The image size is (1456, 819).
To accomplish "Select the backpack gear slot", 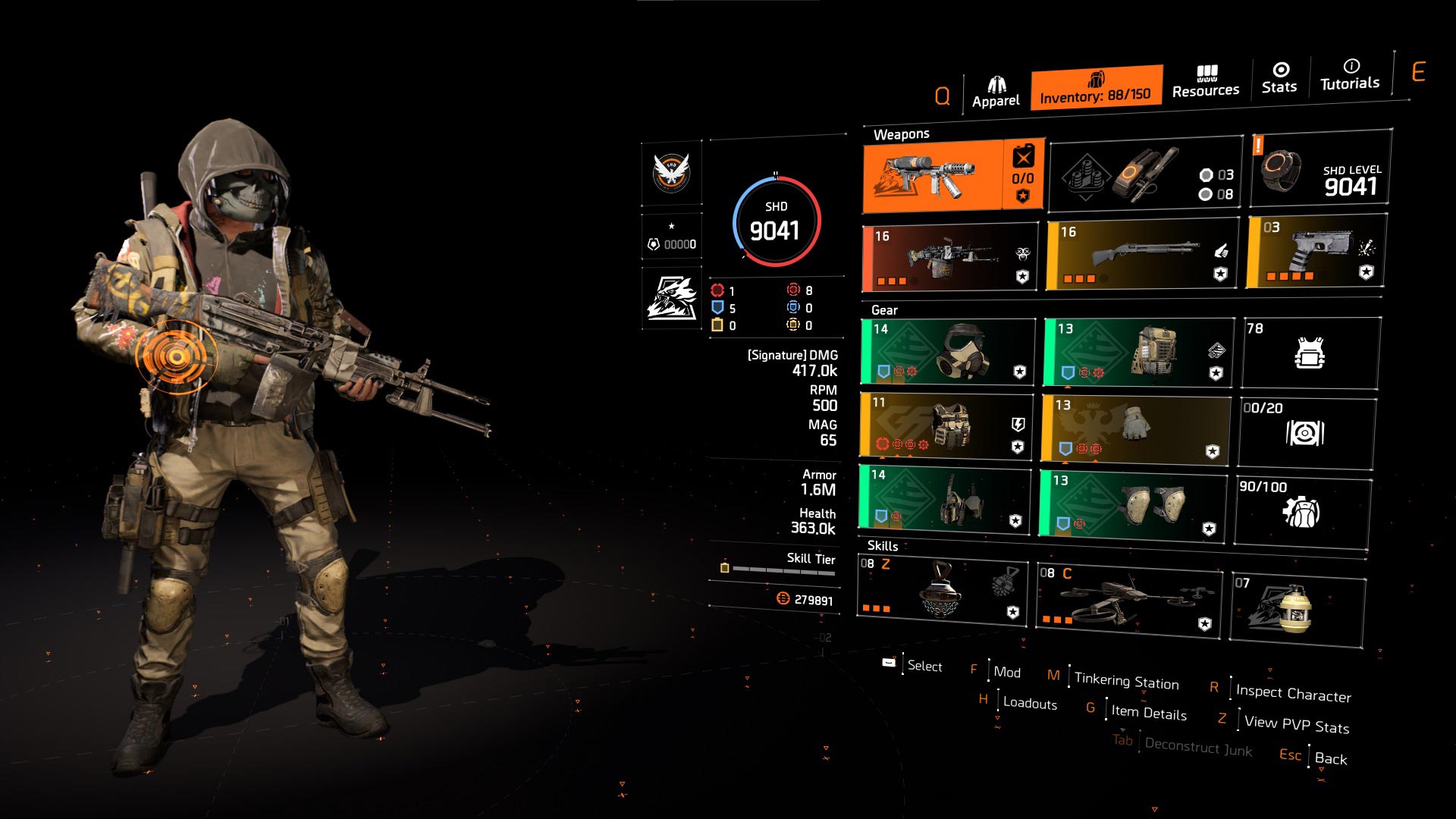I will (1138, 352).
